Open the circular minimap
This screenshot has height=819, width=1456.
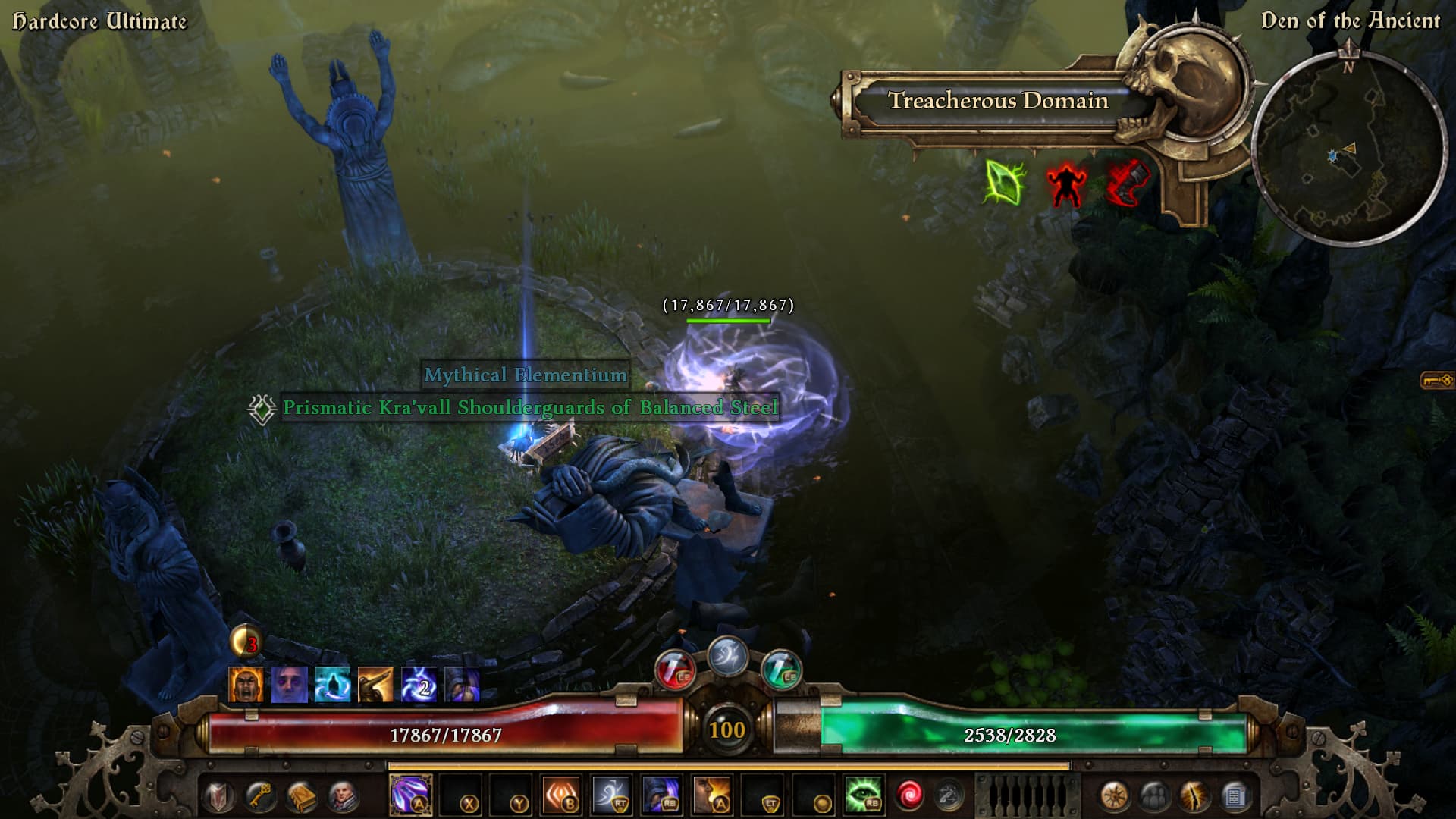(1348, 147)
